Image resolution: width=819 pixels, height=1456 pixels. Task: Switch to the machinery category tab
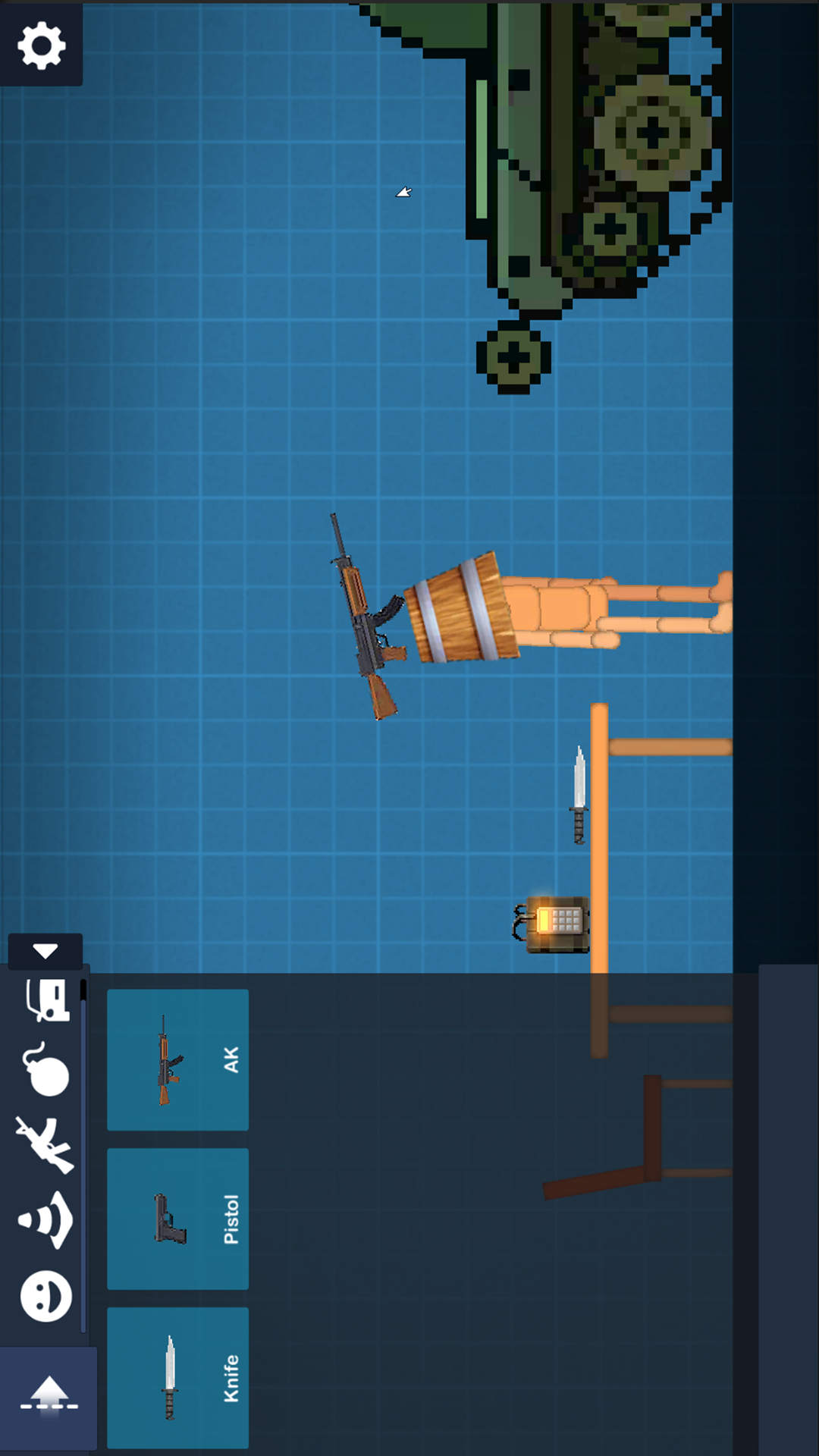pos(48,999)
